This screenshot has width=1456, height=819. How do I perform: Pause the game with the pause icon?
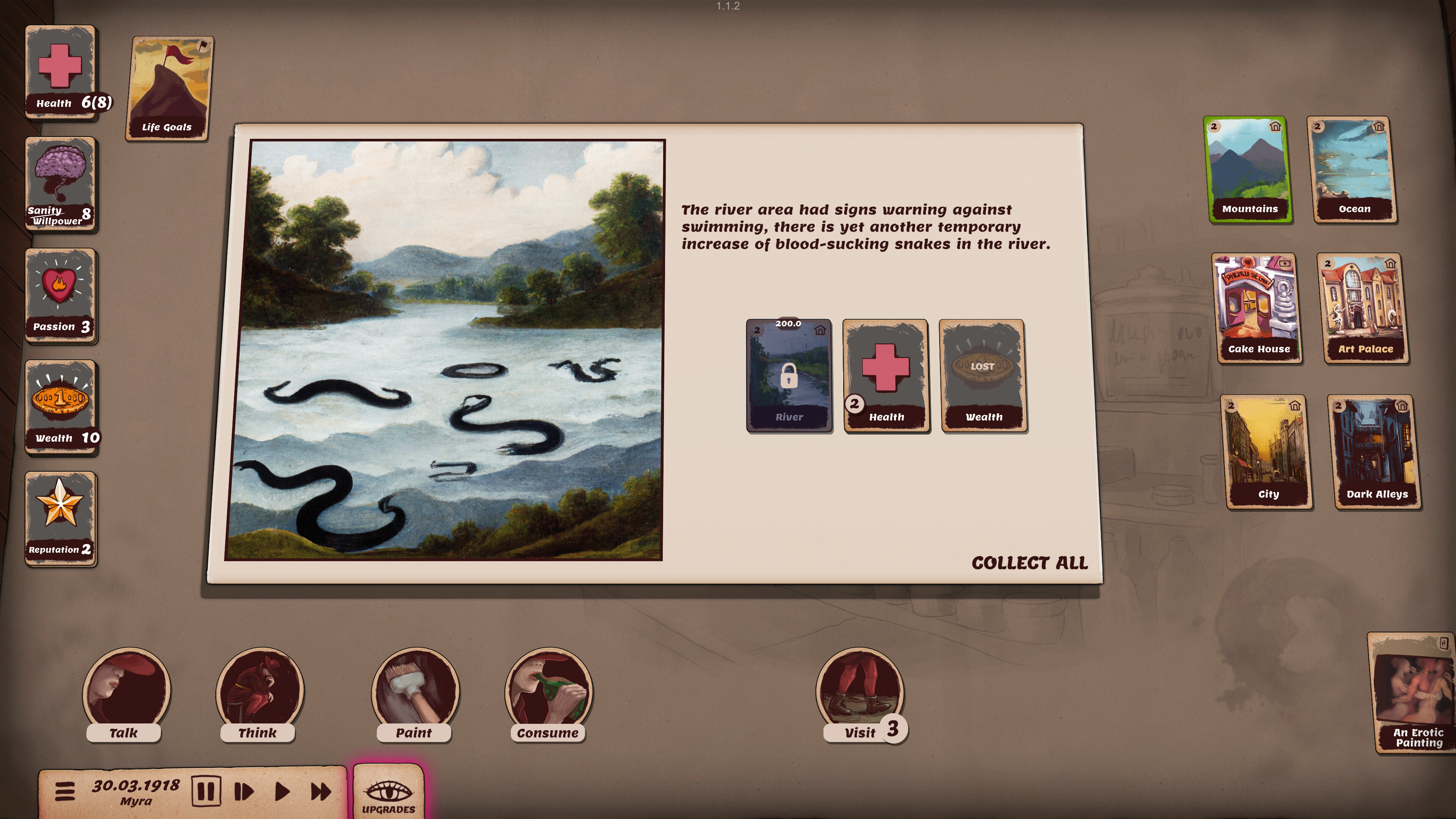206,791
